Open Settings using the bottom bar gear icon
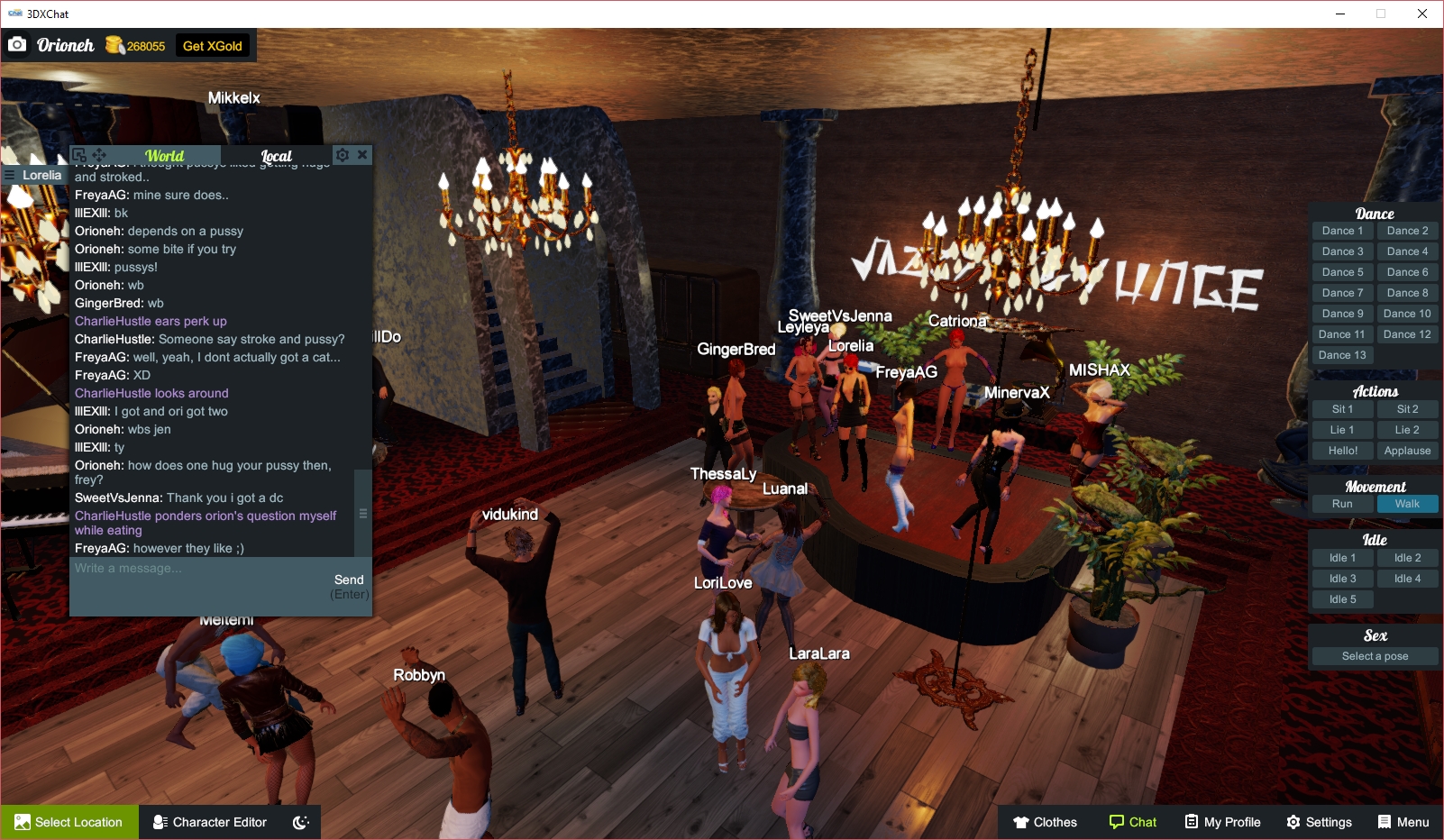This screenshot has height=840, width=1444. (x=1319, y=822)
